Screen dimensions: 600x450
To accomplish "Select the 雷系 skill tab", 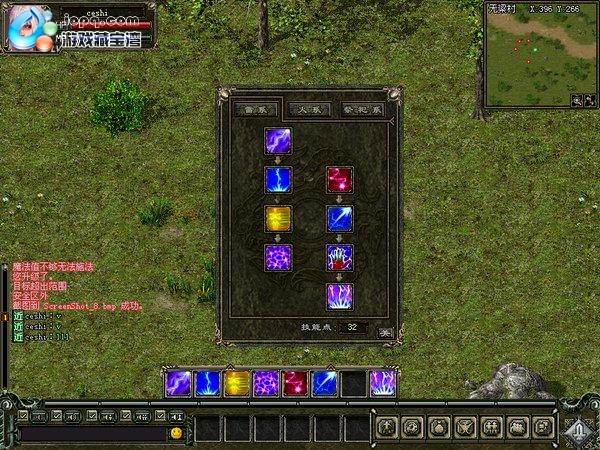I will tap(255, 109).
